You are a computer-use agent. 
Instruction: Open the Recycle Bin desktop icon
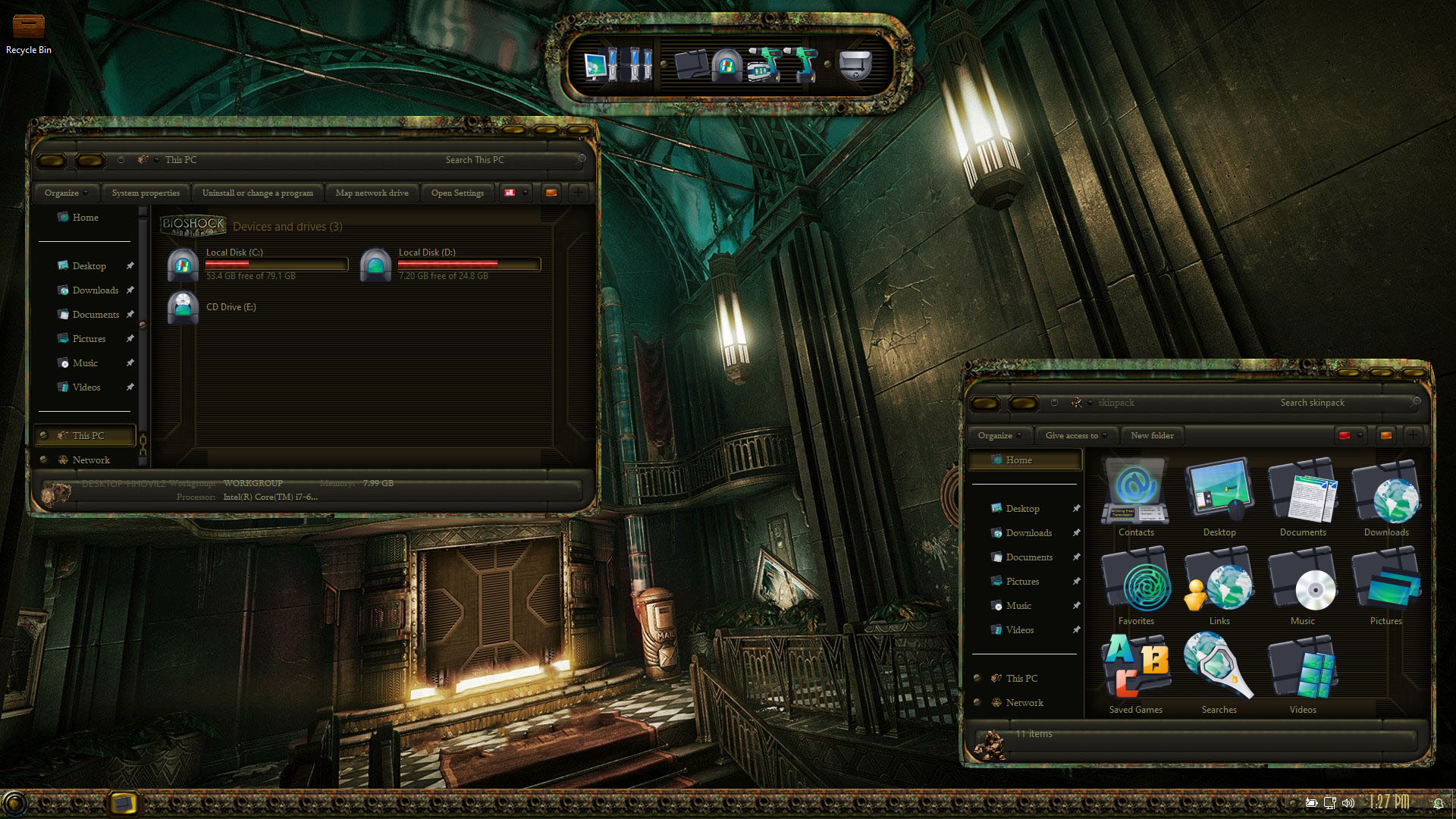29,32
